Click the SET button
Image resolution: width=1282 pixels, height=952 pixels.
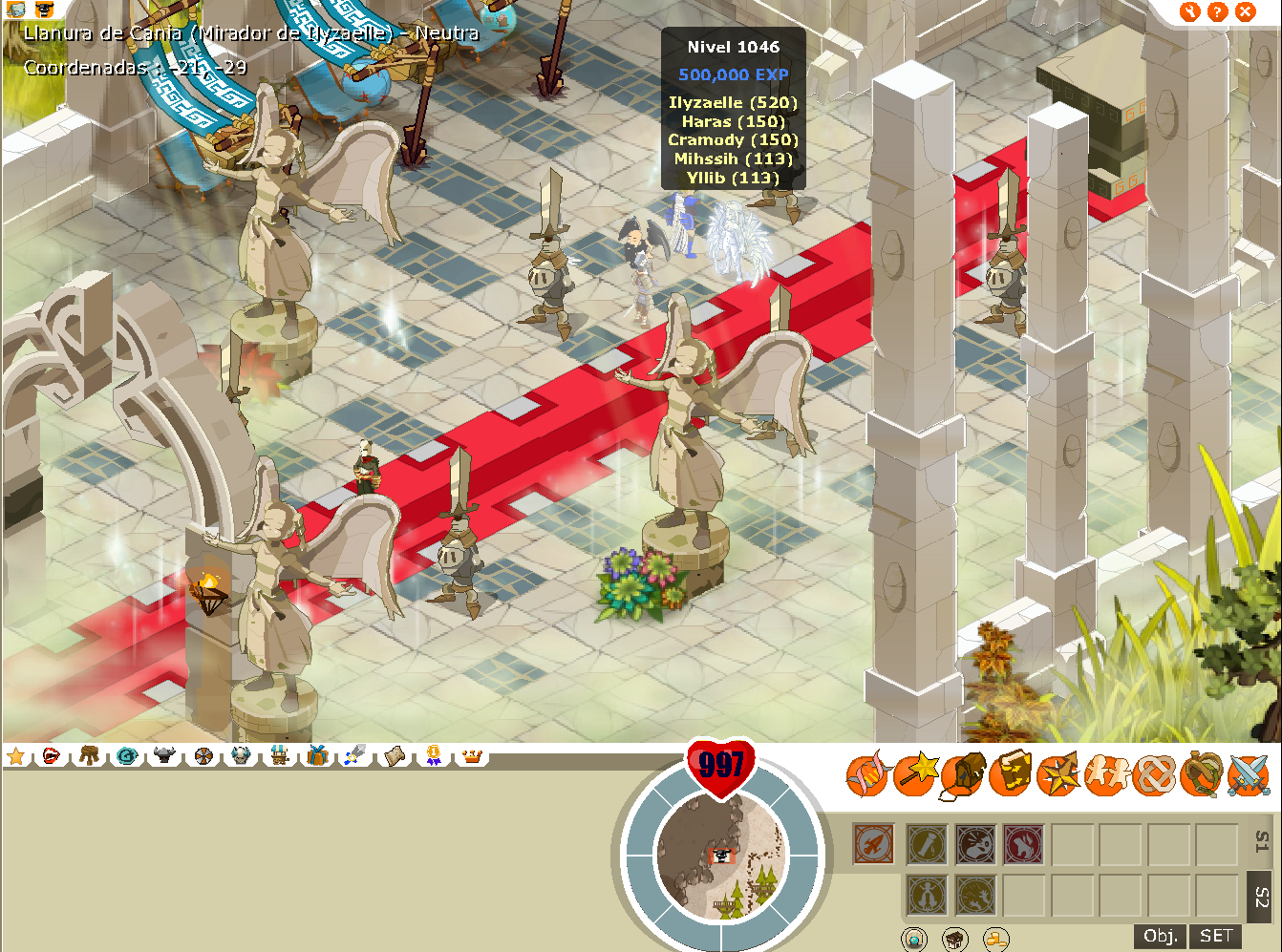[x=1216, y=936]
